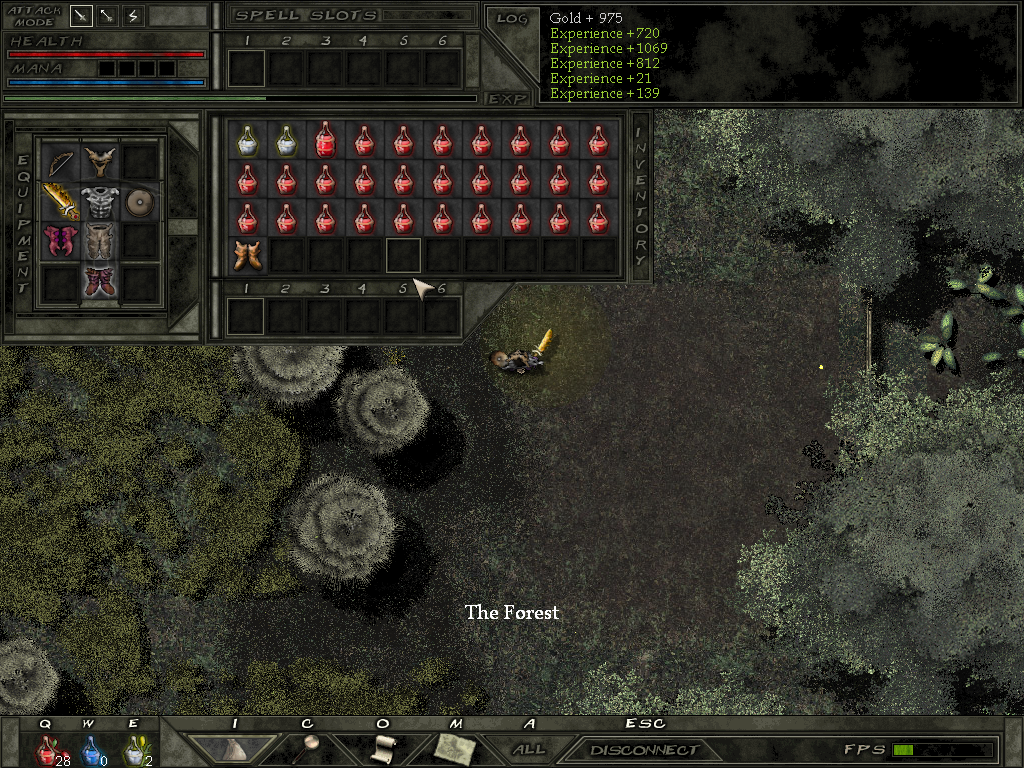Screen dimensions: 1024x768
Task: Choose the equipped red boots slot
Action: click(x=99, y=281)
